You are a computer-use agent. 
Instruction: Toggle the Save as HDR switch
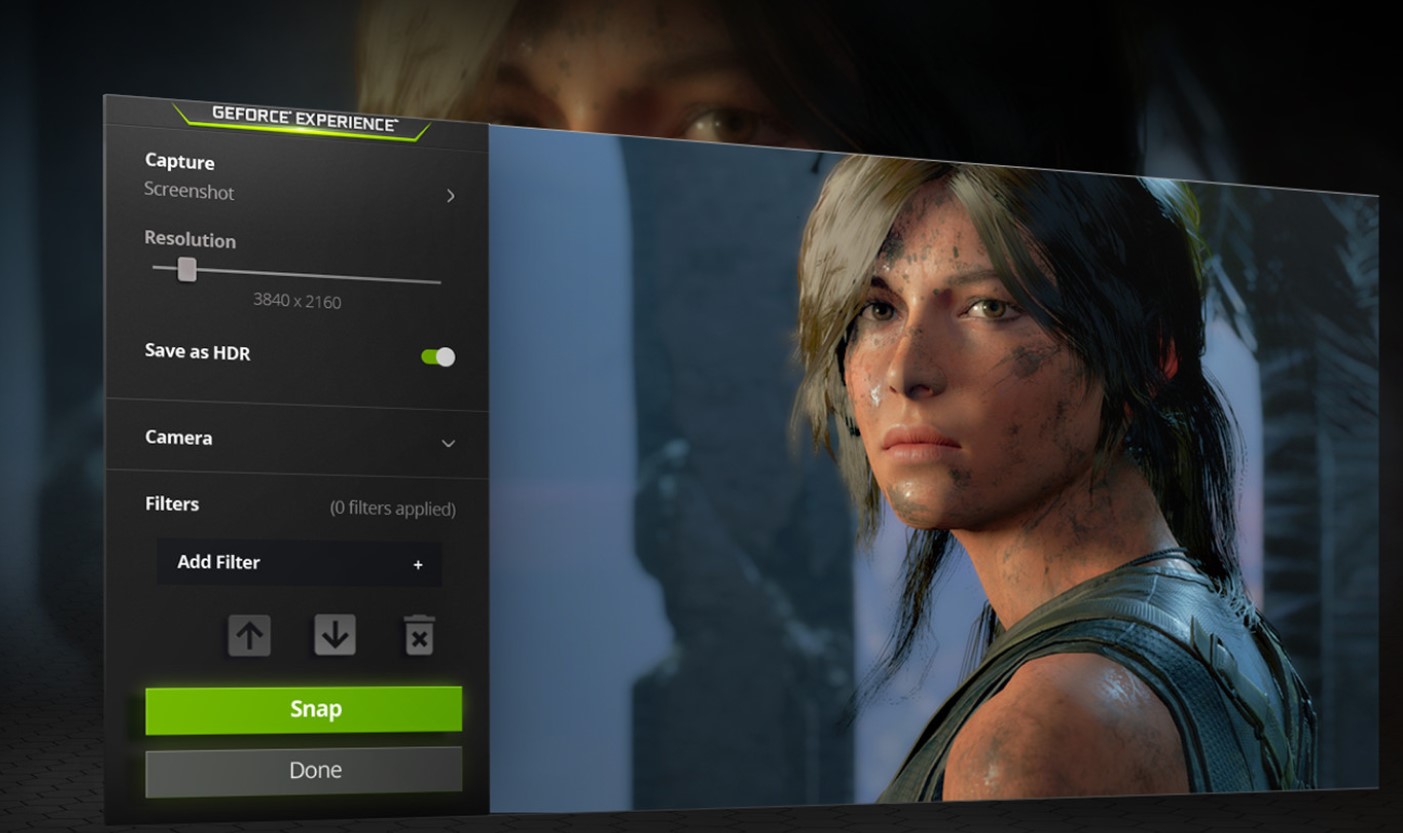click(x=438, y=357)
